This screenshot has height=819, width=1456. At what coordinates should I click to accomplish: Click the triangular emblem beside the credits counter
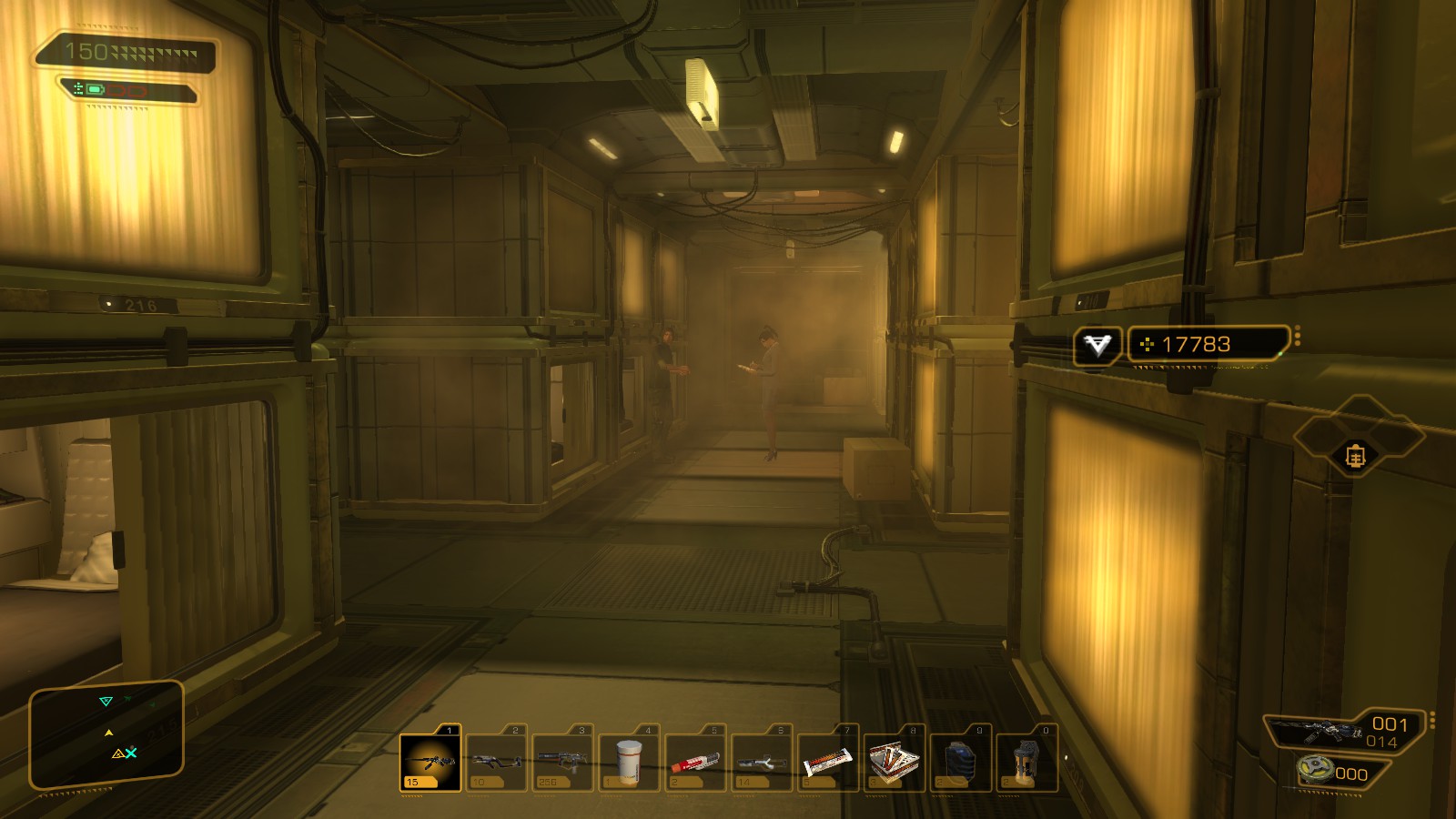[1097, 345]
